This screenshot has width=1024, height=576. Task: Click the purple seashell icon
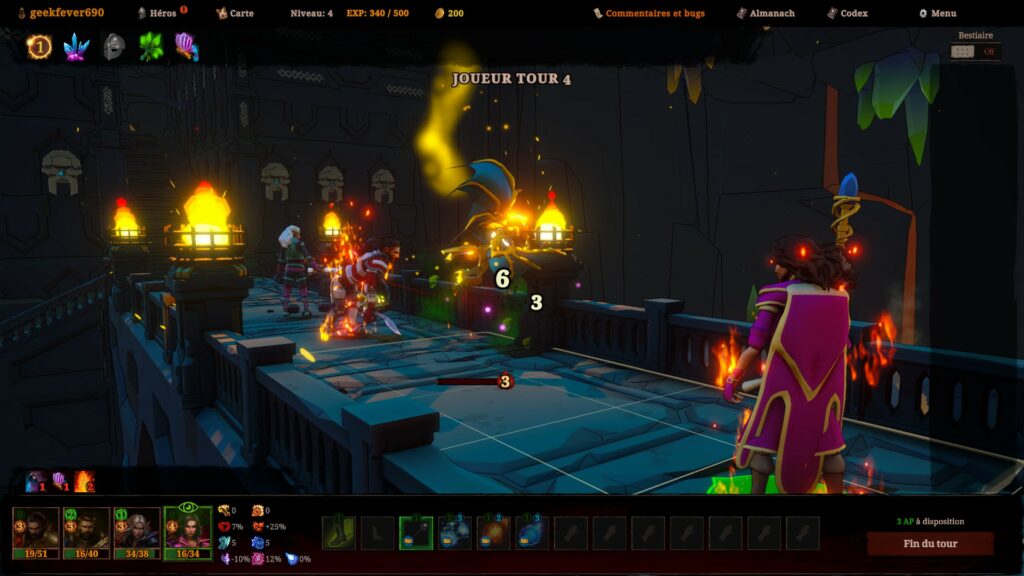tap(187, 46)
